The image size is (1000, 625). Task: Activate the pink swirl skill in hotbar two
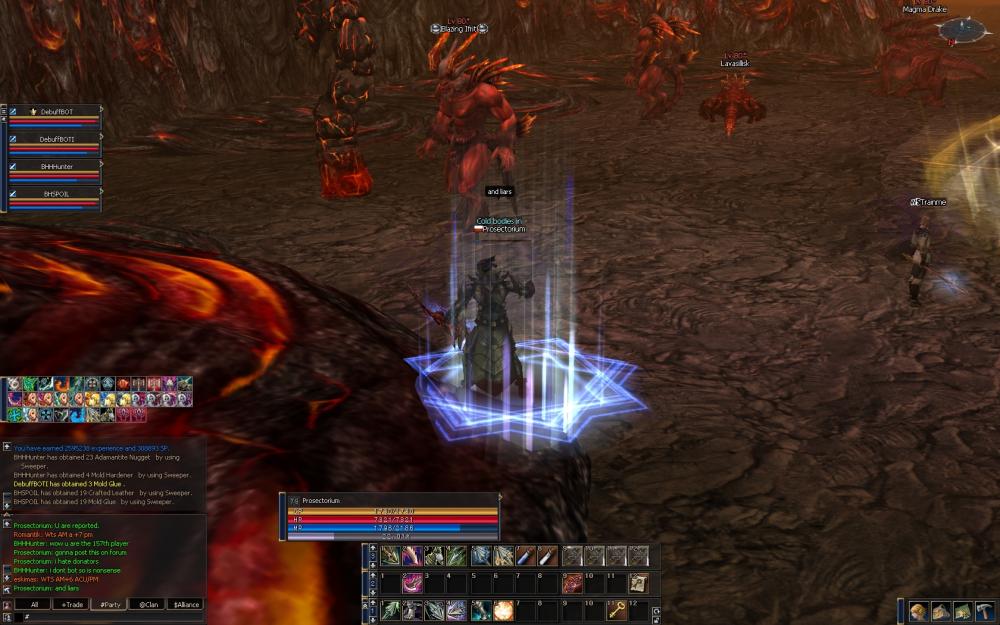412,583
